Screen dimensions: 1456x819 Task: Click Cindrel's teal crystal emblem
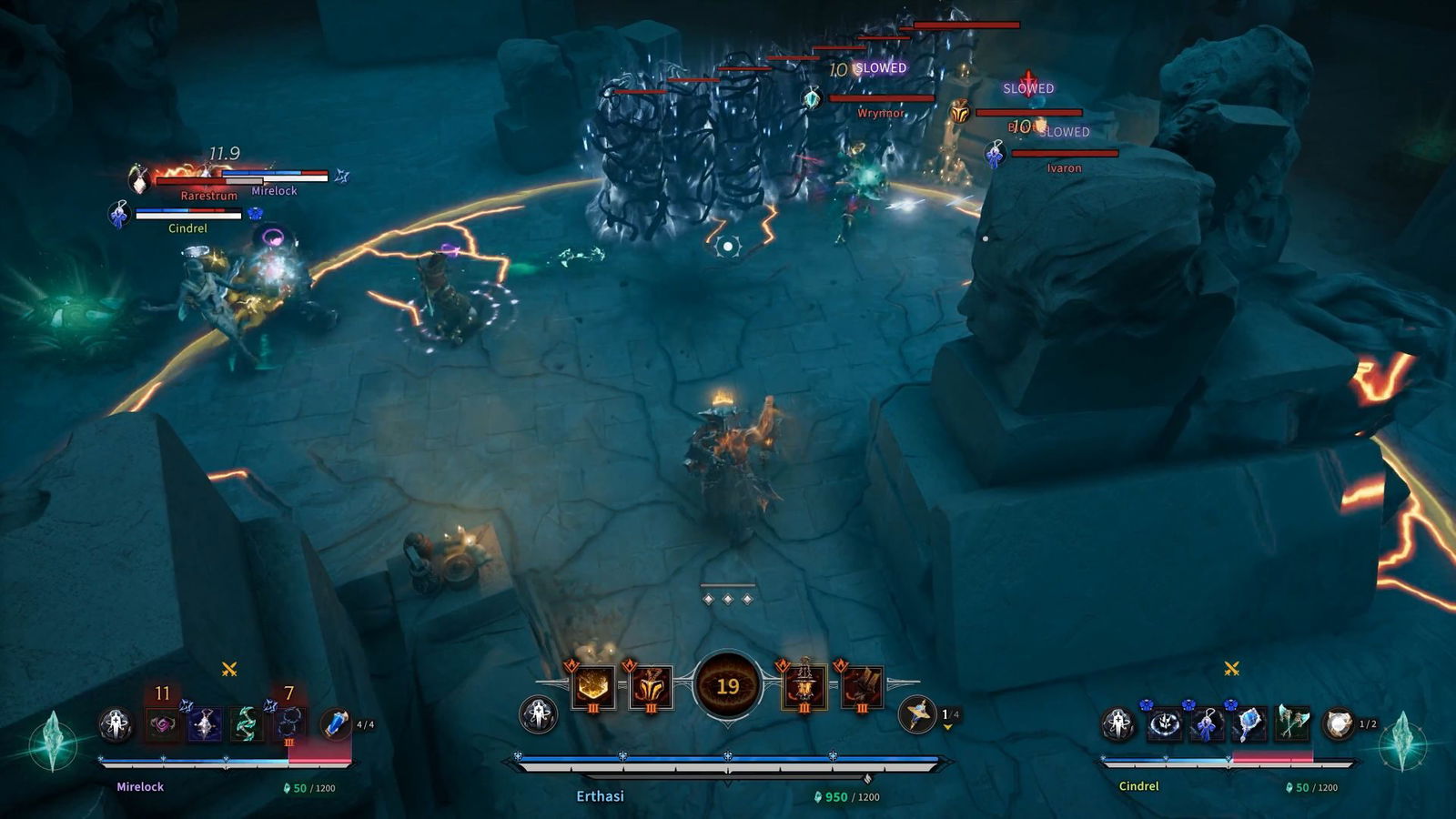(1403, 741)
